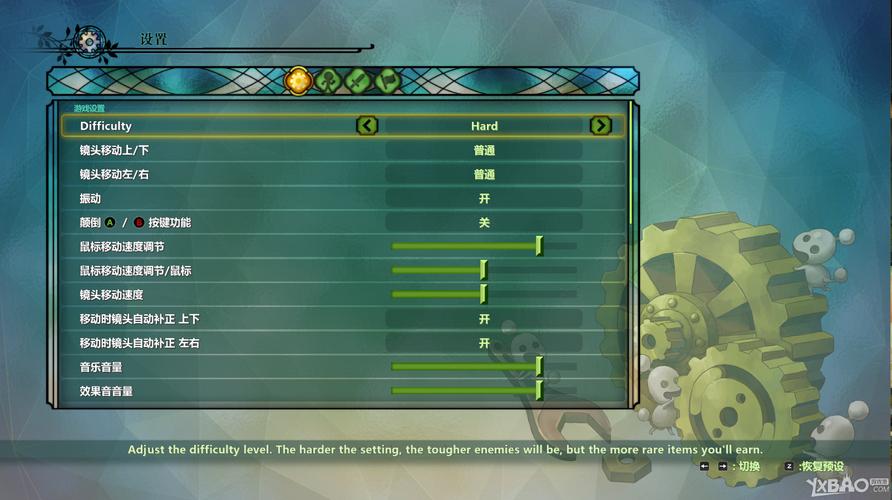Click the left arrow for Difficulty
The width and height of the screenshot is (892, 500).
pos(367,126)
